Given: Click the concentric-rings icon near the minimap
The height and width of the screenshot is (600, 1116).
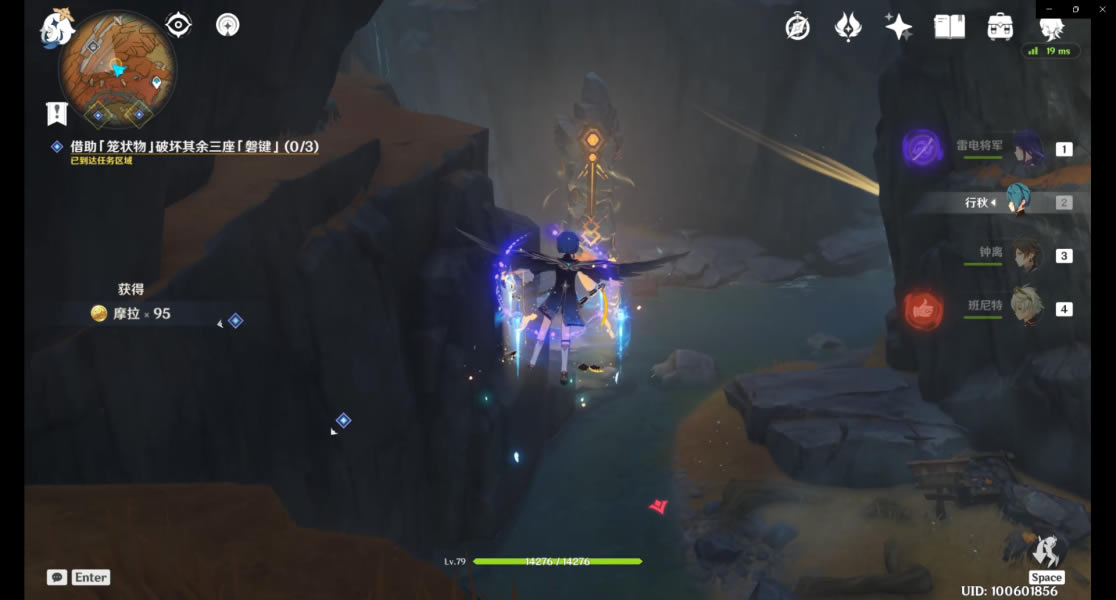Looking at the screenshot, I should pyautogui.click(x=228, y=25).
